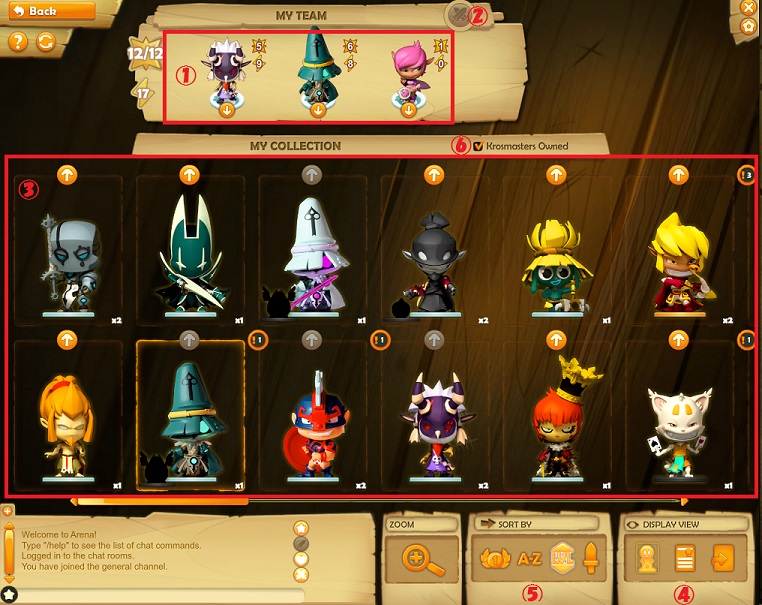Image resolution: width=762 pixels, height=605 pixels.
Task: Sort collection by the medal rank icon
Action: click(496, 560)
